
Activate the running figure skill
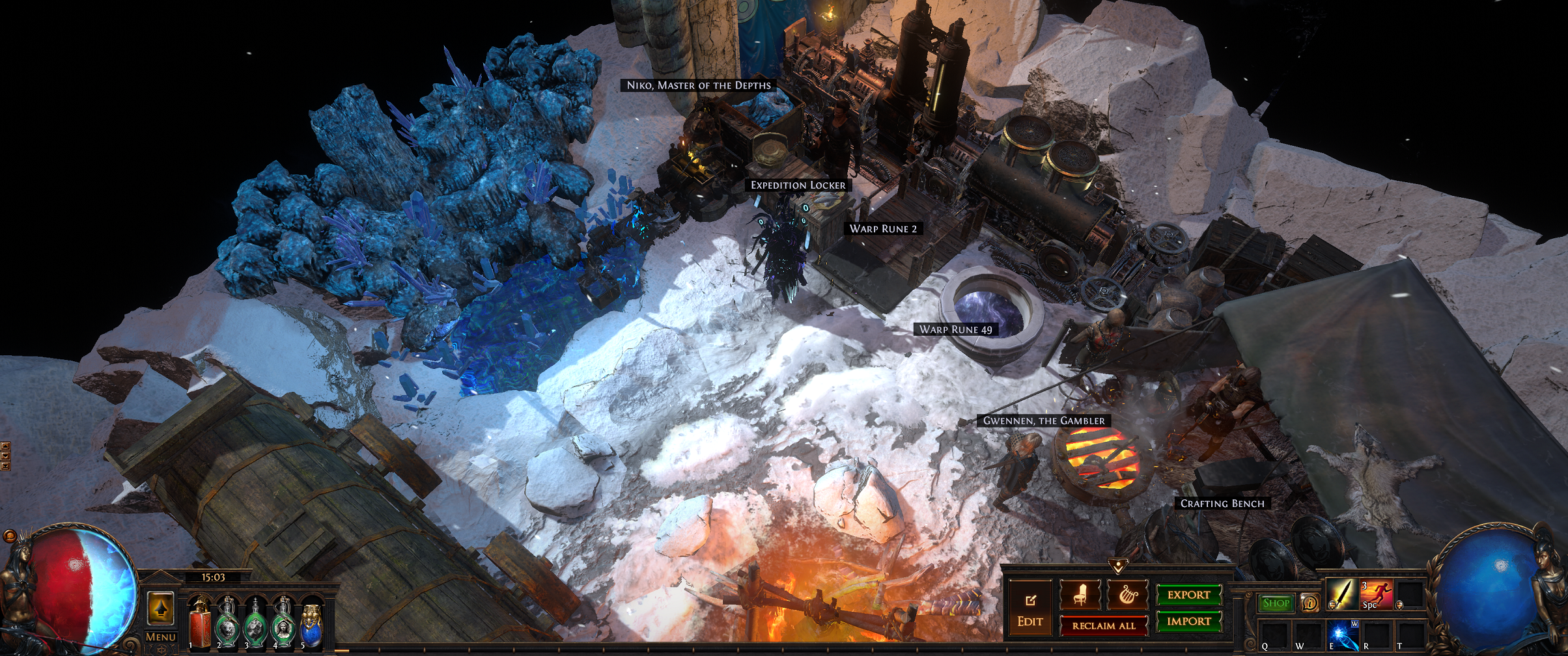[1376, 594]
